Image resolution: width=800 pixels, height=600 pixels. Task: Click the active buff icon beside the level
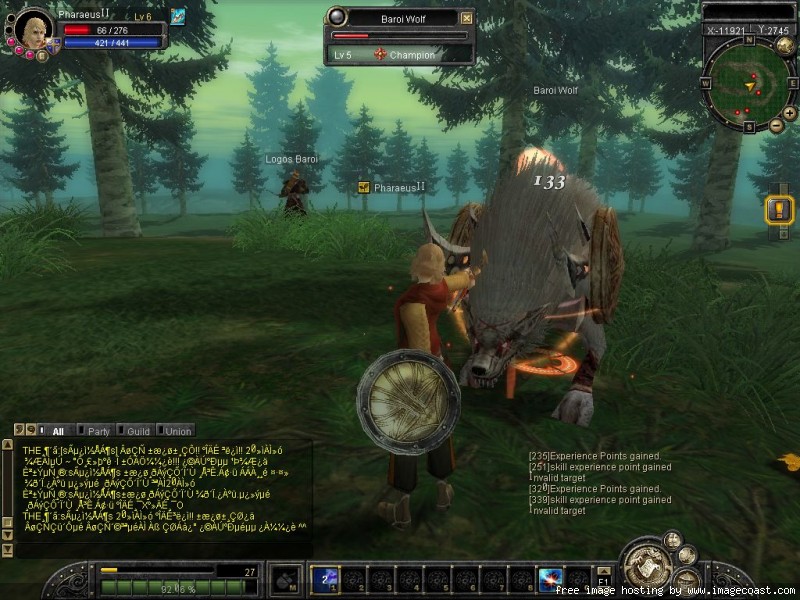178,16
